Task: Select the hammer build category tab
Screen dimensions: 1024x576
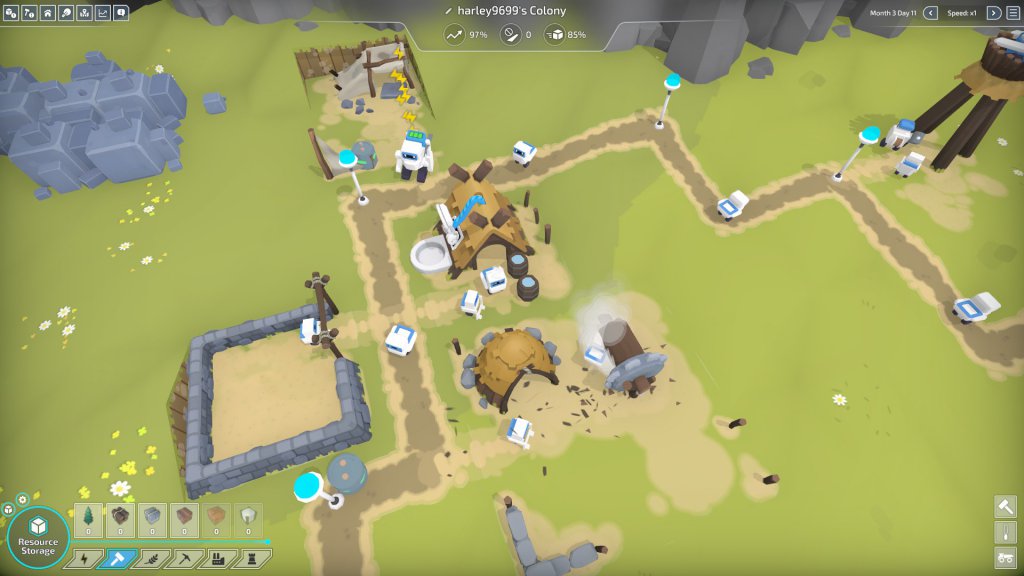Action: [117, 559]
